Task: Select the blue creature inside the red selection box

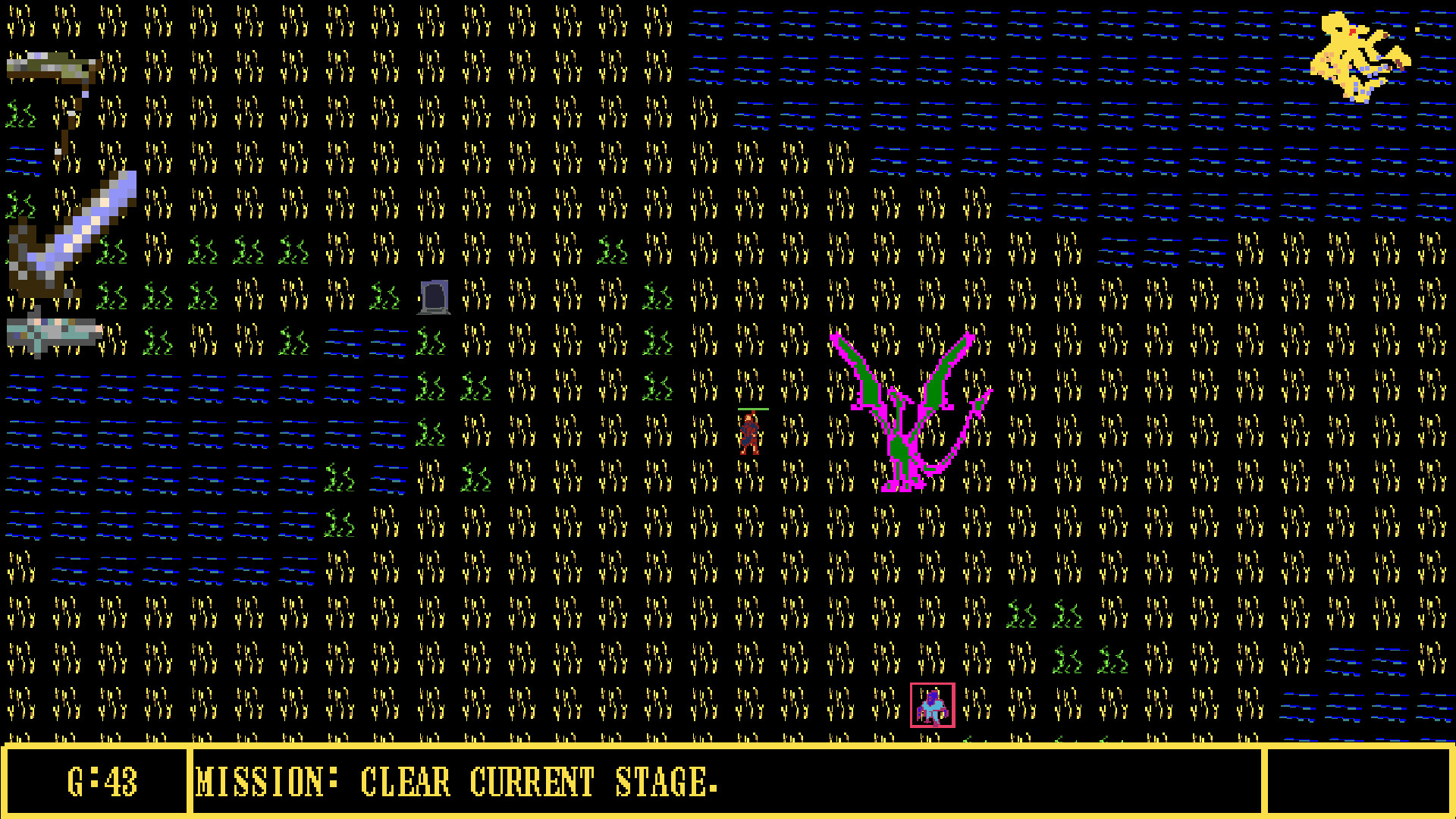Action: pyautogui.click(x=933, y=709)
